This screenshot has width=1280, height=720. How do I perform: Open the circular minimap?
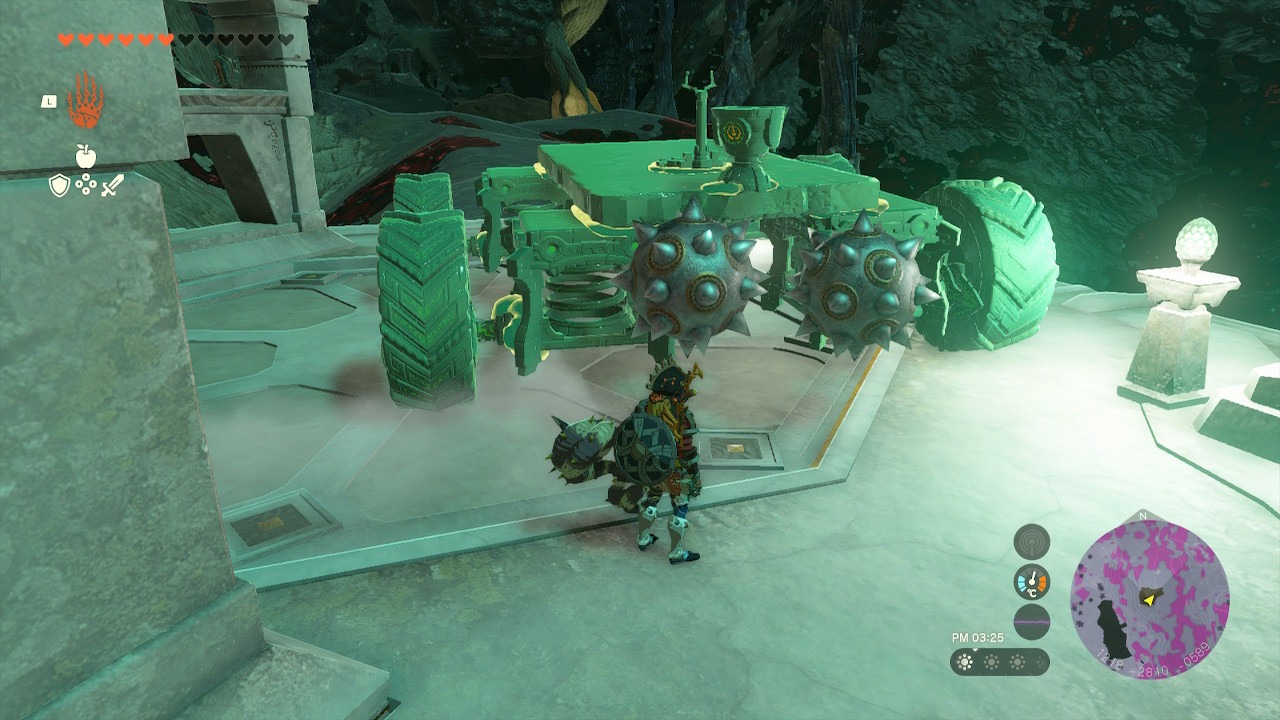[1150, 596]
